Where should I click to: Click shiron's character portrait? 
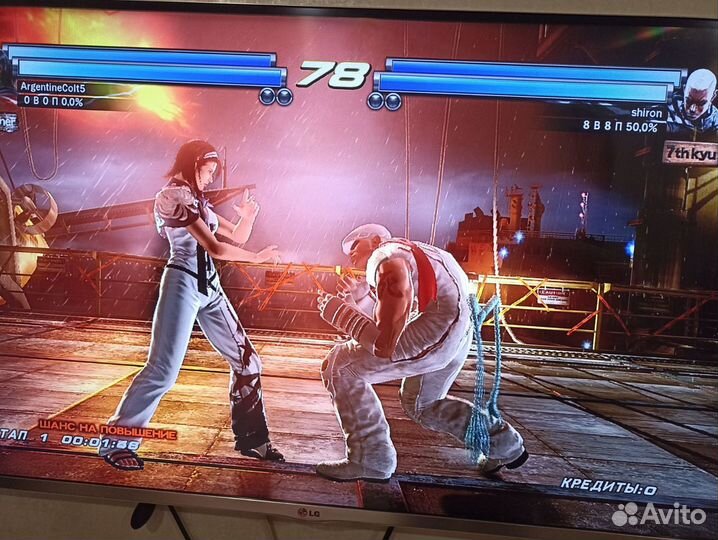[694, 98]
